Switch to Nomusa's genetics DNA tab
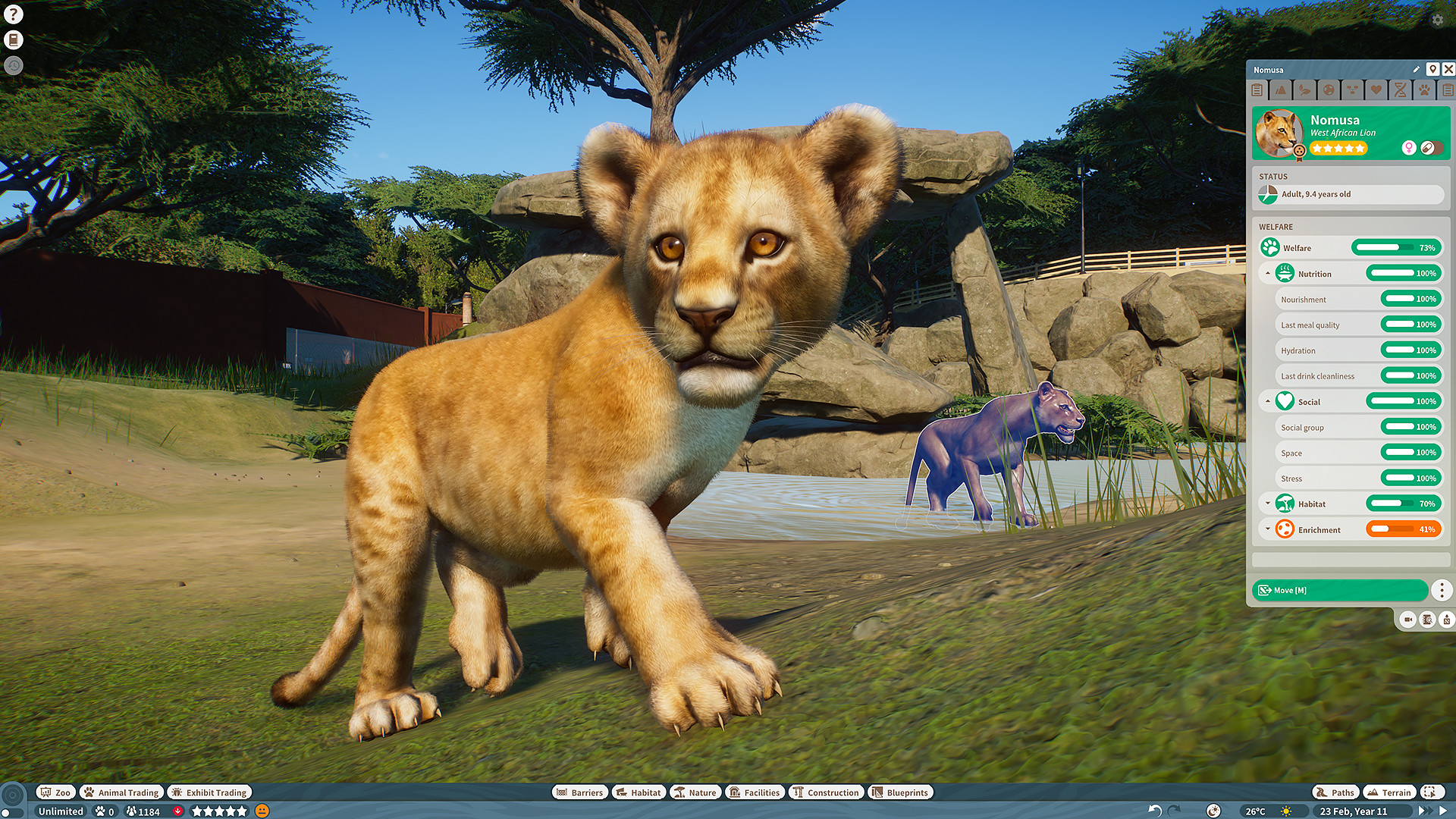The image size is (1456, 819). click(x=1401, y=90)
